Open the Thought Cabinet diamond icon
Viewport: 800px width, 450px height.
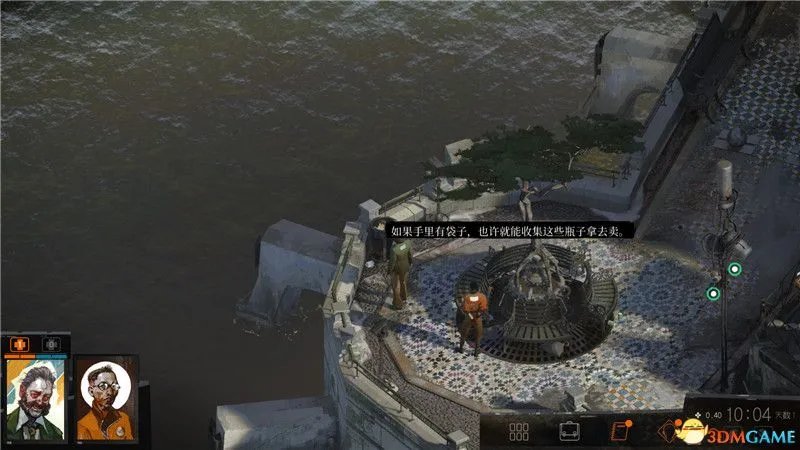point(667,432)
